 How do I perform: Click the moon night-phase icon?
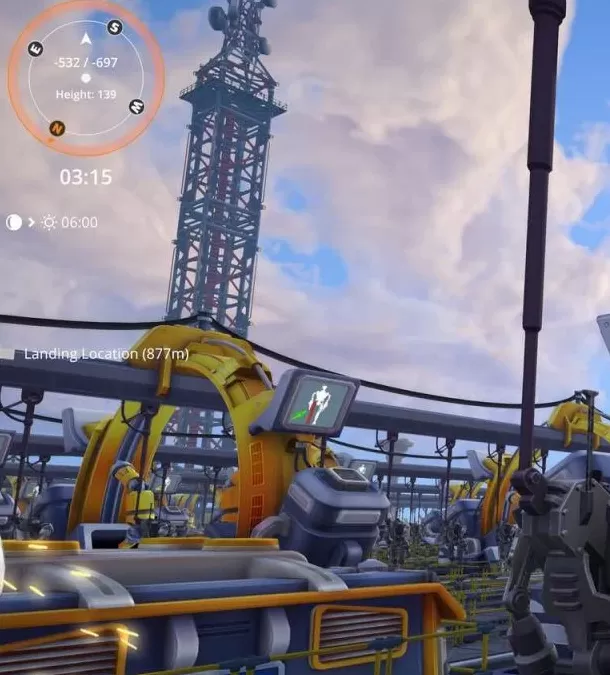point(13,222)
